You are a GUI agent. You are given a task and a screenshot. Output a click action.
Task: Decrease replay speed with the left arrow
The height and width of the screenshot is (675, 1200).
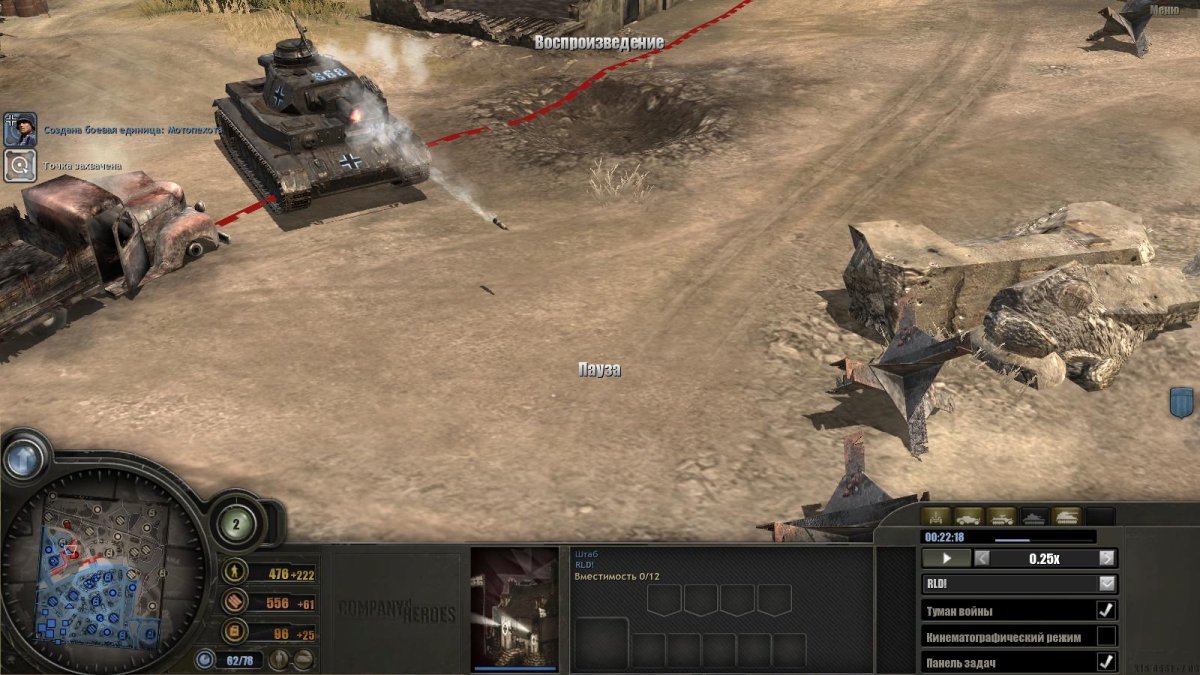[982, 559]
